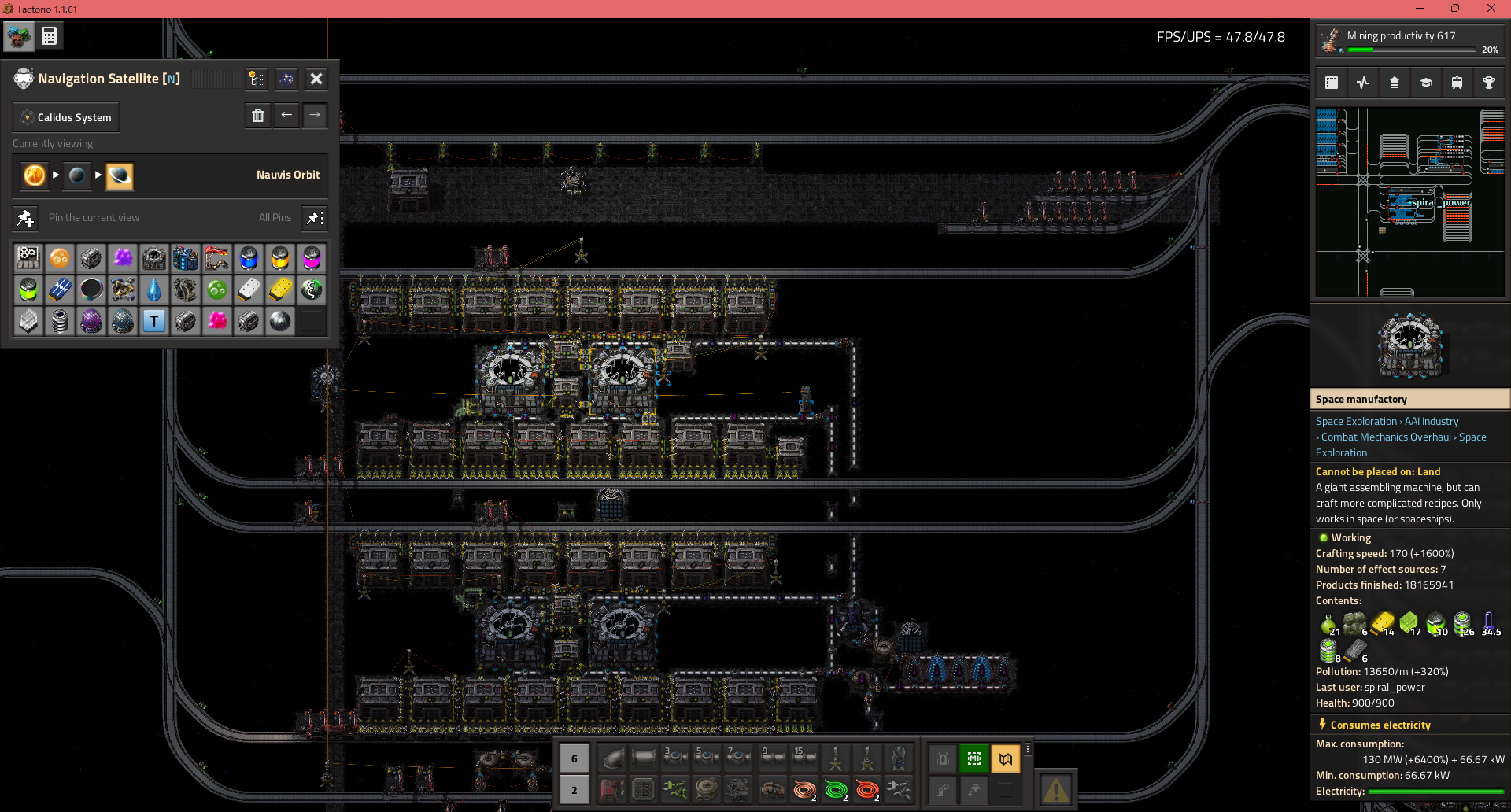
Task: Select the Calidus sun icon
Action: pos(35,175)
